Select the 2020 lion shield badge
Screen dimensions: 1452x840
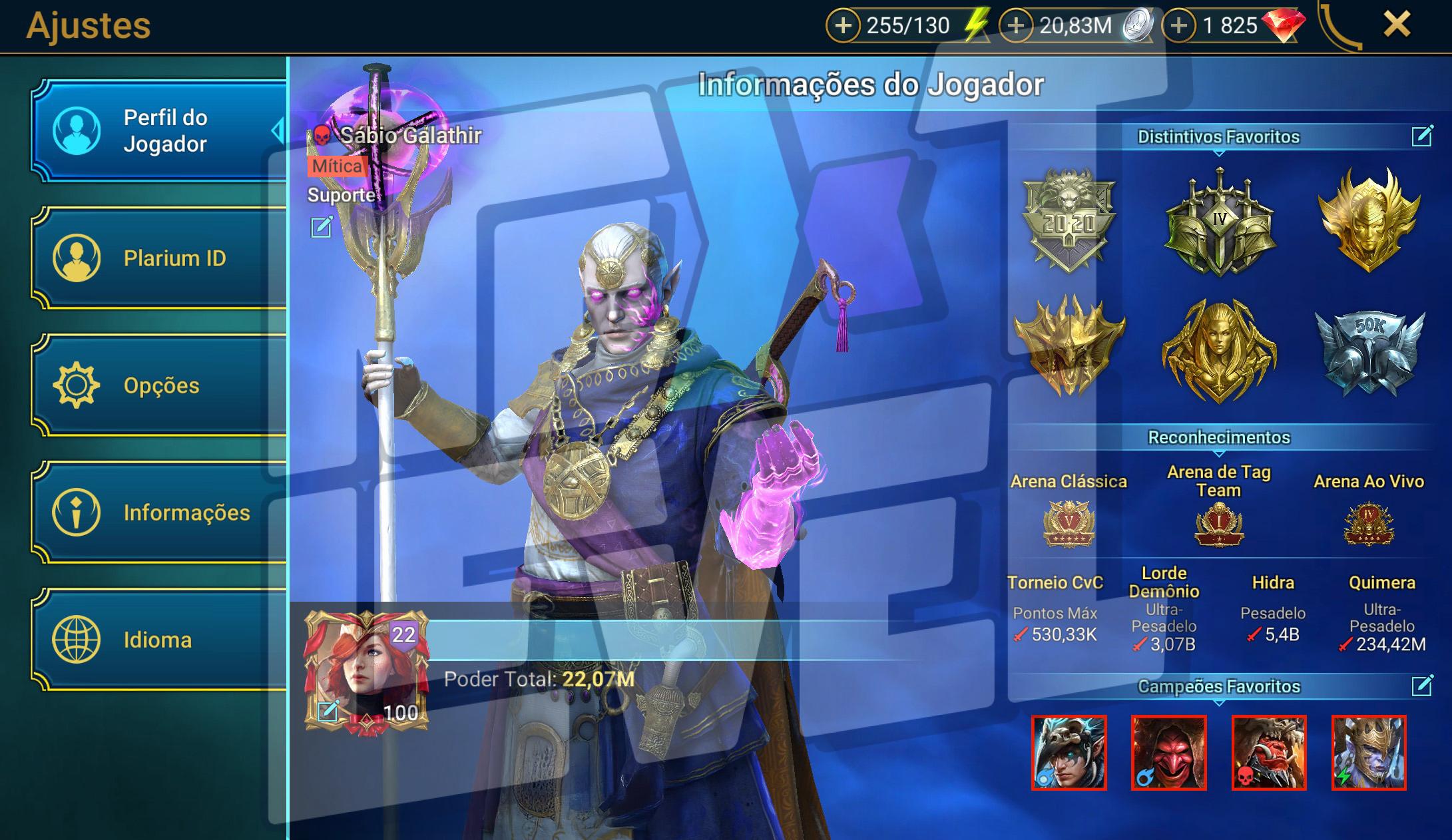pos(1069,220)
